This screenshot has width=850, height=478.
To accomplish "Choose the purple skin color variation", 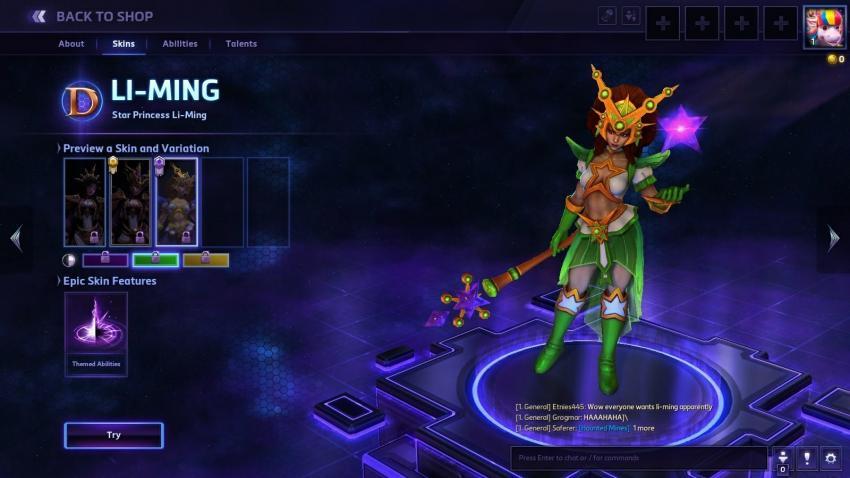I will click(x=105, y=260).
